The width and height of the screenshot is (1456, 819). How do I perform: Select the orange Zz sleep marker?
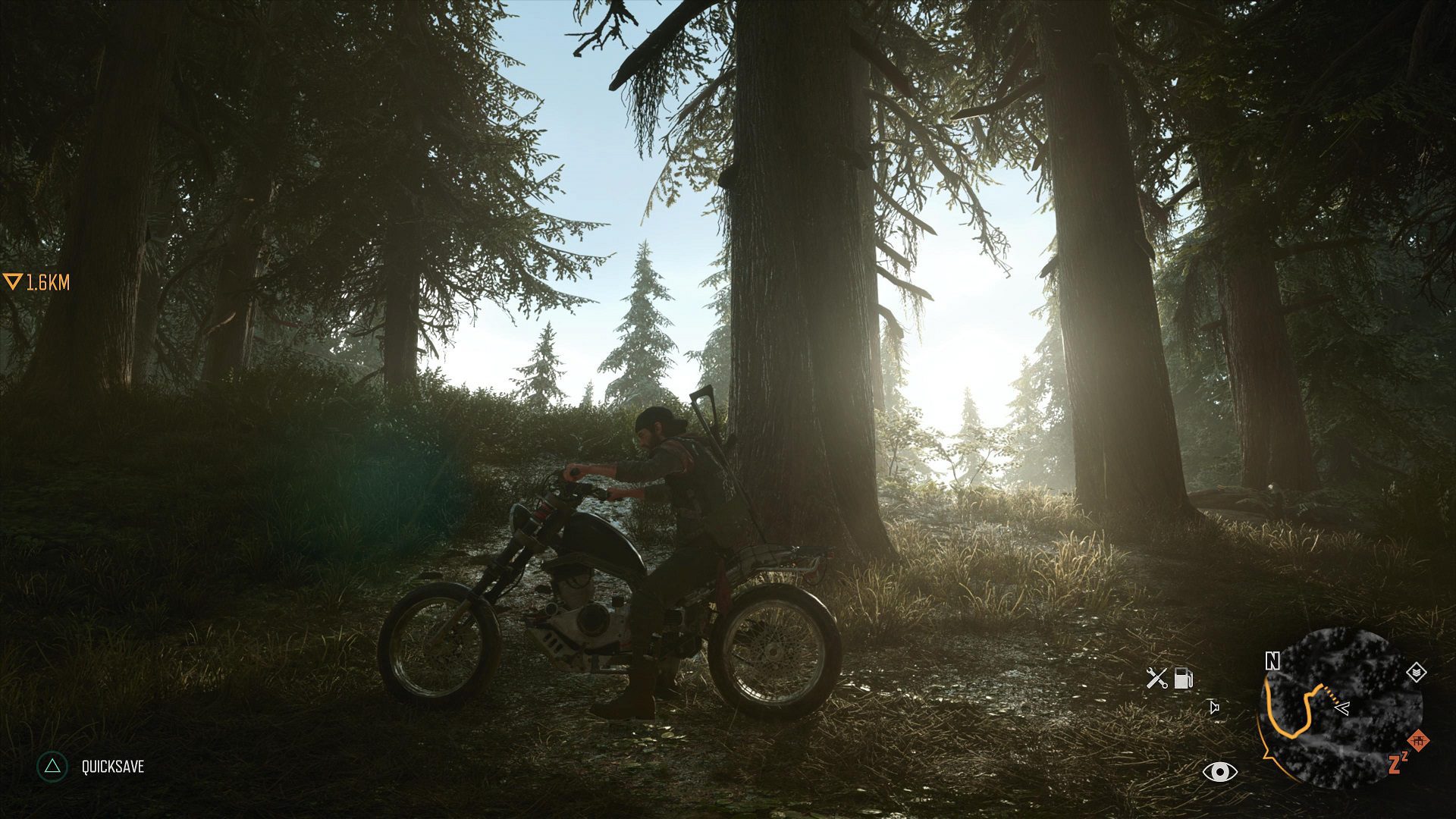(1398, 763)
